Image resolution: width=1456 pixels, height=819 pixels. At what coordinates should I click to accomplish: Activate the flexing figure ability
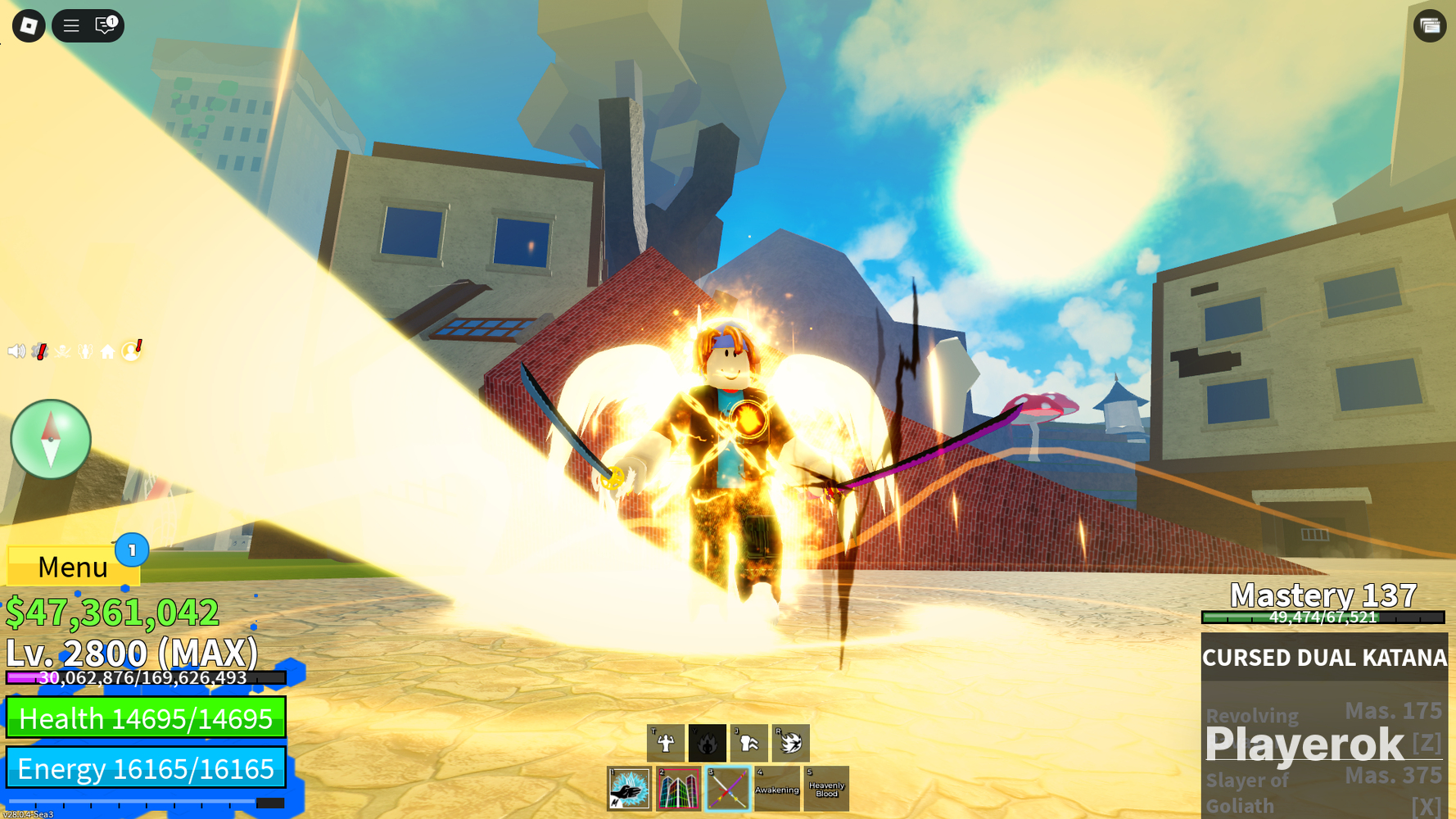coord(666,743)
